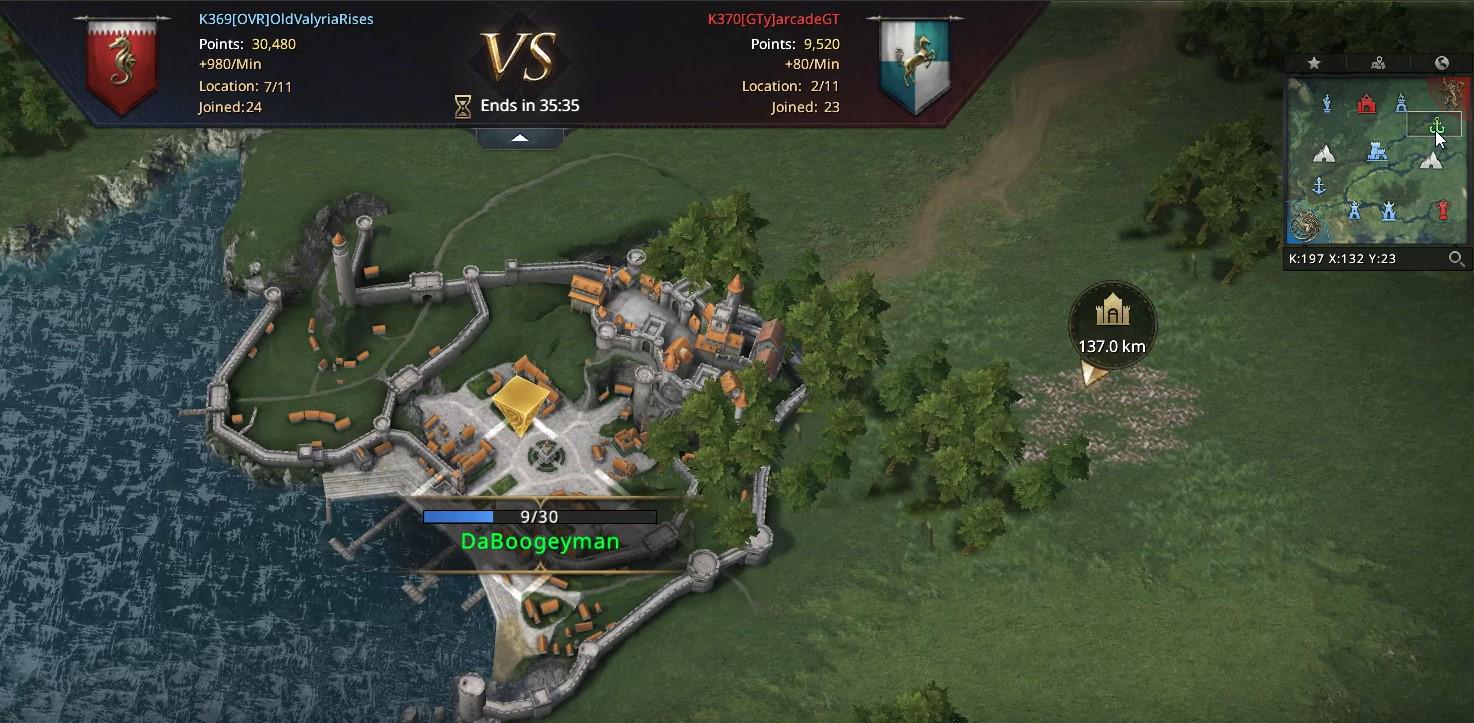Screen dimensions: 1474x723
Task: Select the red tower marker on minimap
Action: pyautogui.click(x=1441, y=210)
